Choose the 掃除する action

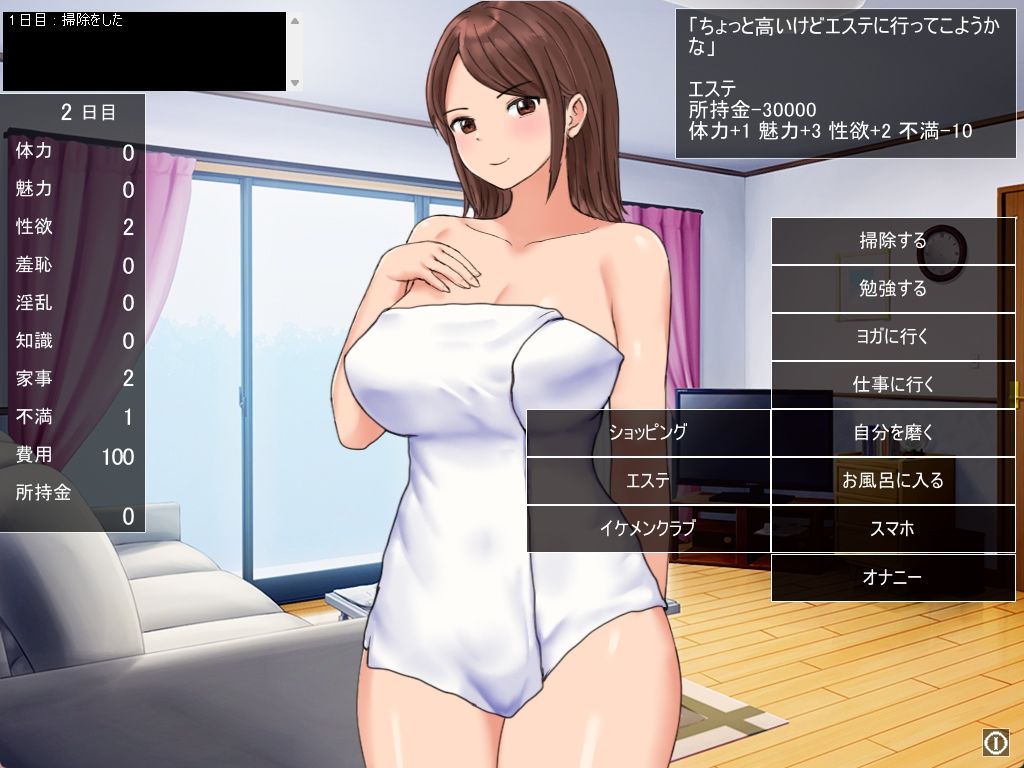(893, 241)
